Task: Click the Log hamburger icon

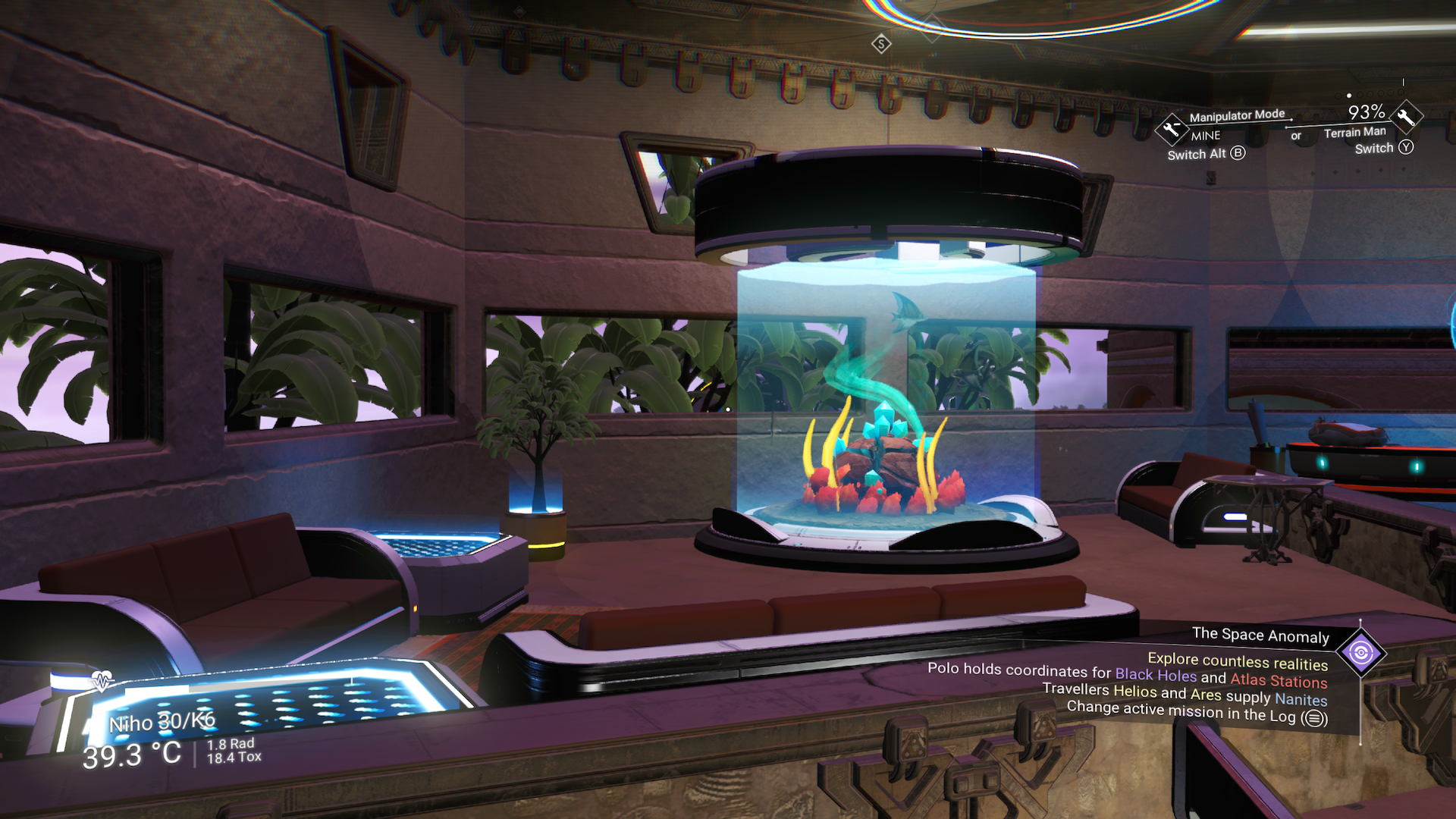Action: [1313, 716]
